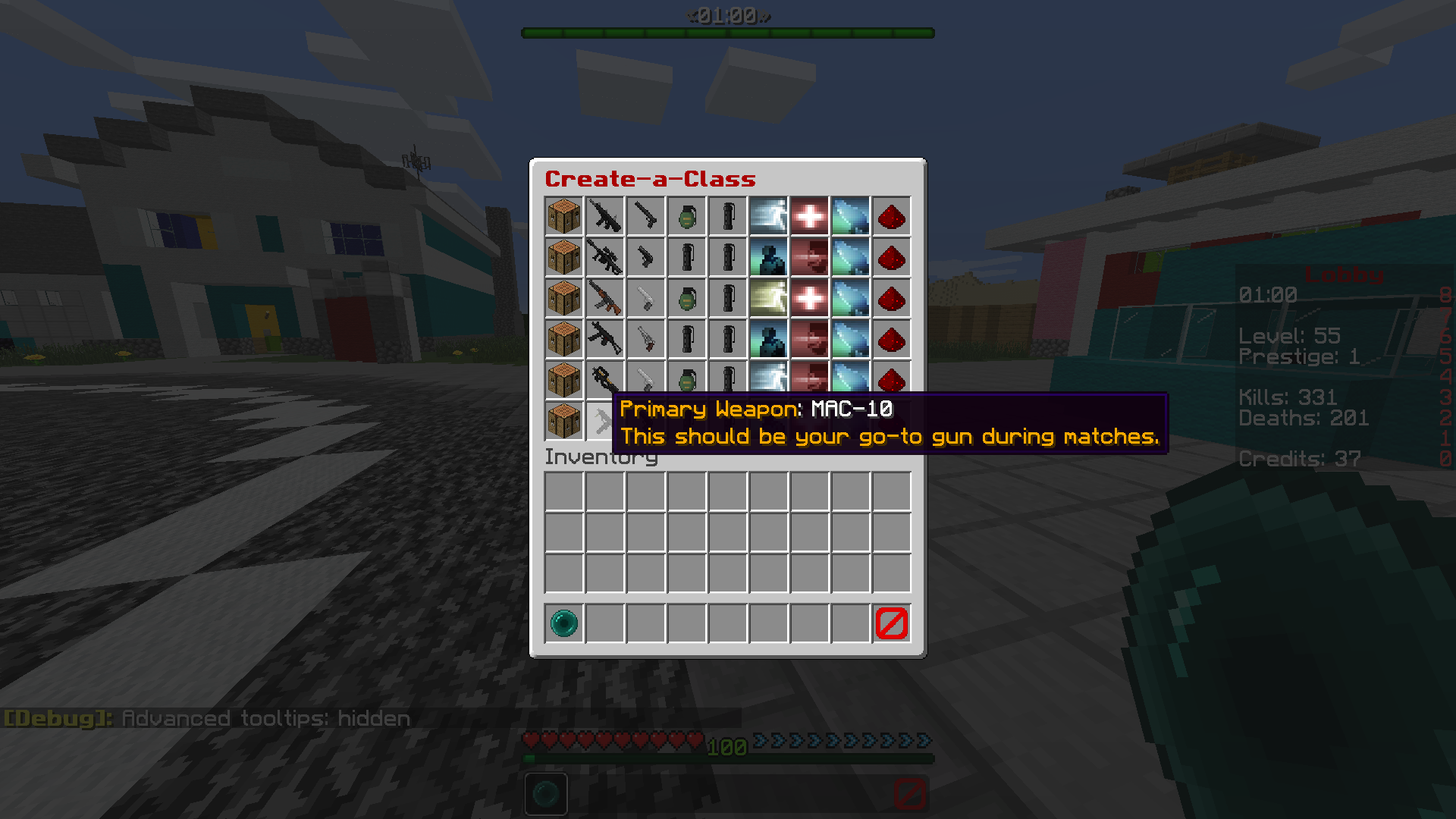Open the scoped sniper rifle weapon slot
Screen dimensions: 1456x819
point(604,257)
